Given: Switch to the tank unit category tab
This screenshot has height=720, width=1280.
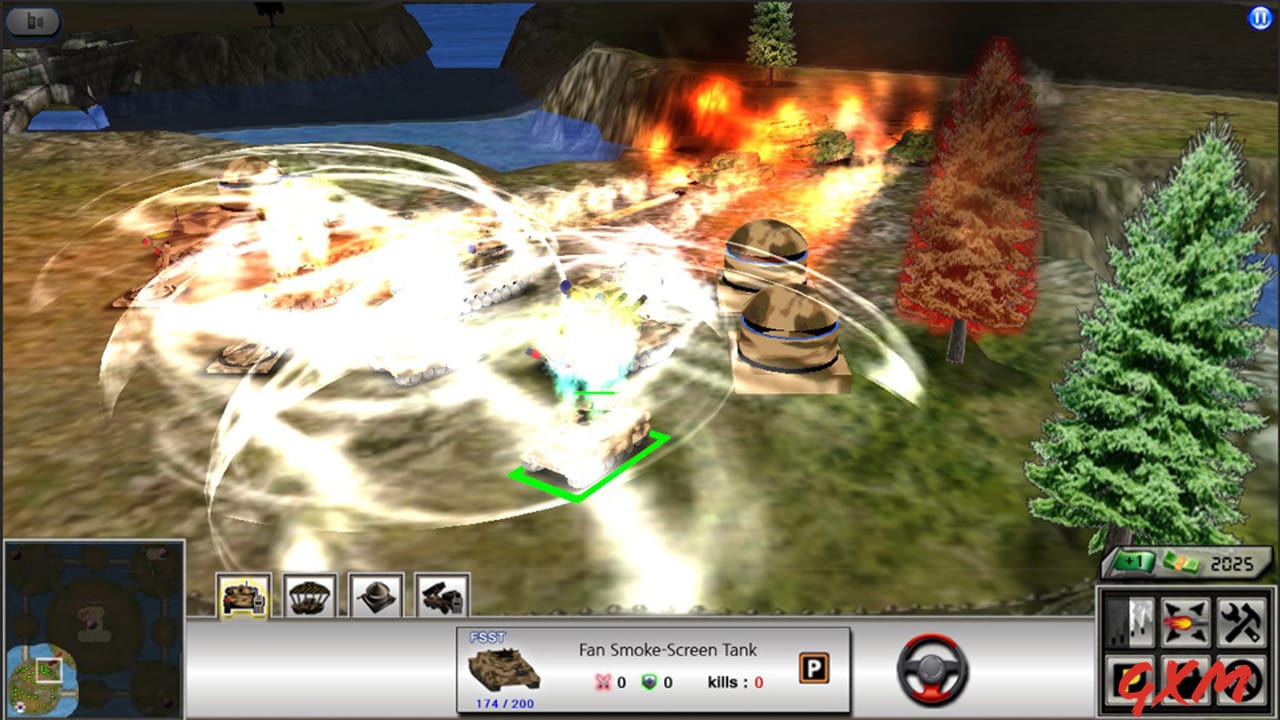Looking at the screenshot, I should (245, 594).
